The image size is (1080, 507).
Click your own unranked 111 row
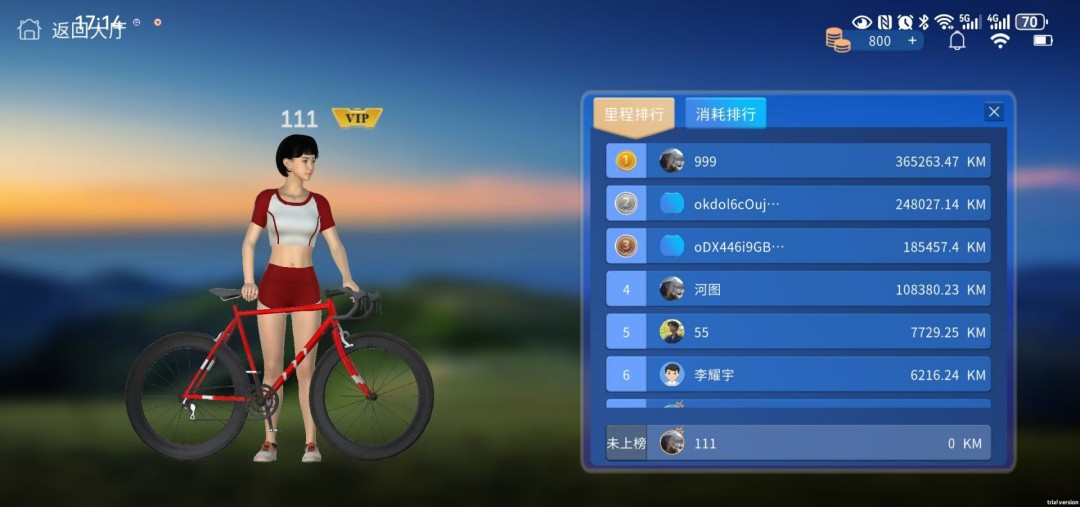(x=798, y=443)
